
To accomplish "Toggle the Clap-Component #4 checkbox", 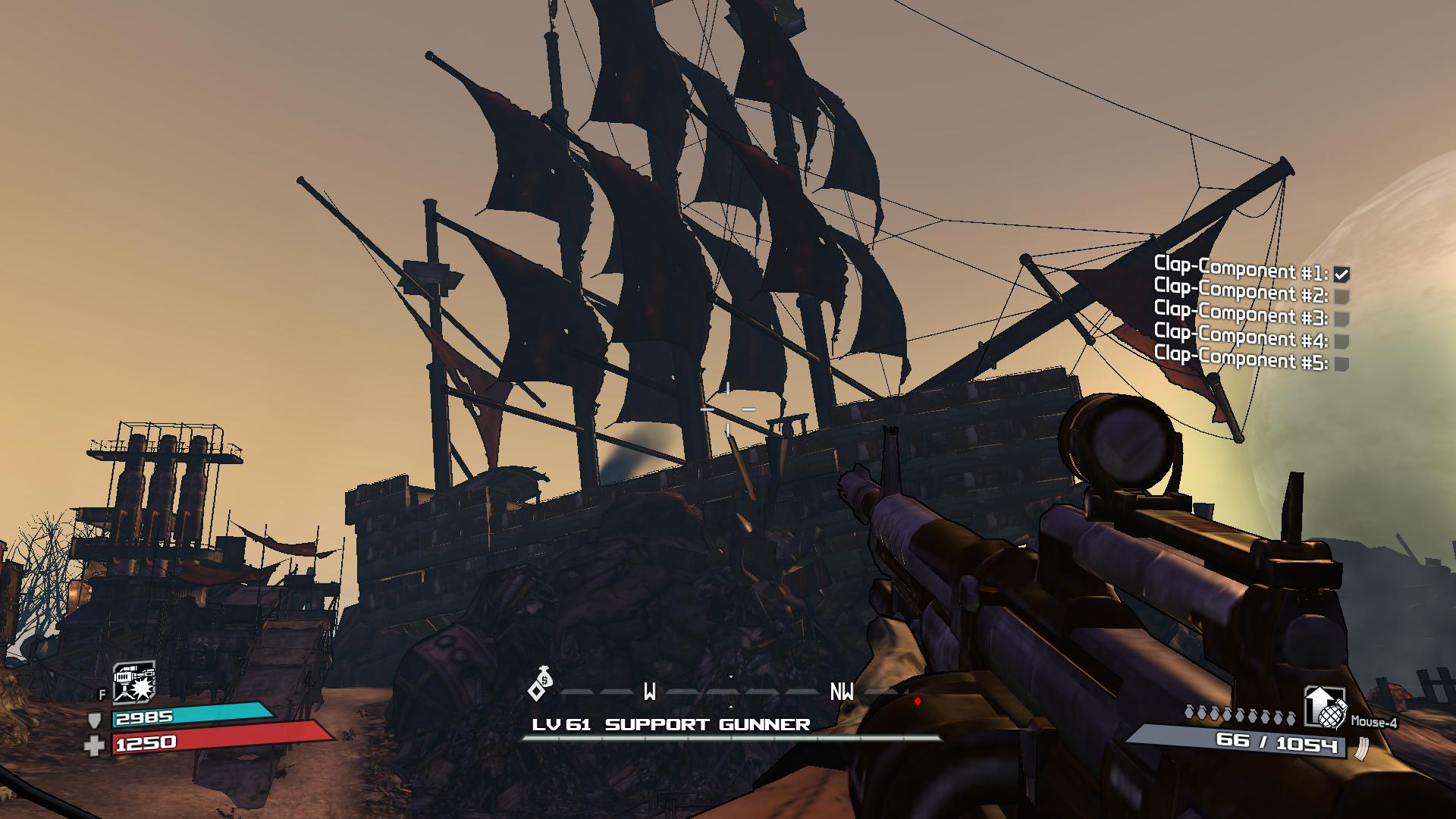I will [x=1341, y=341].
